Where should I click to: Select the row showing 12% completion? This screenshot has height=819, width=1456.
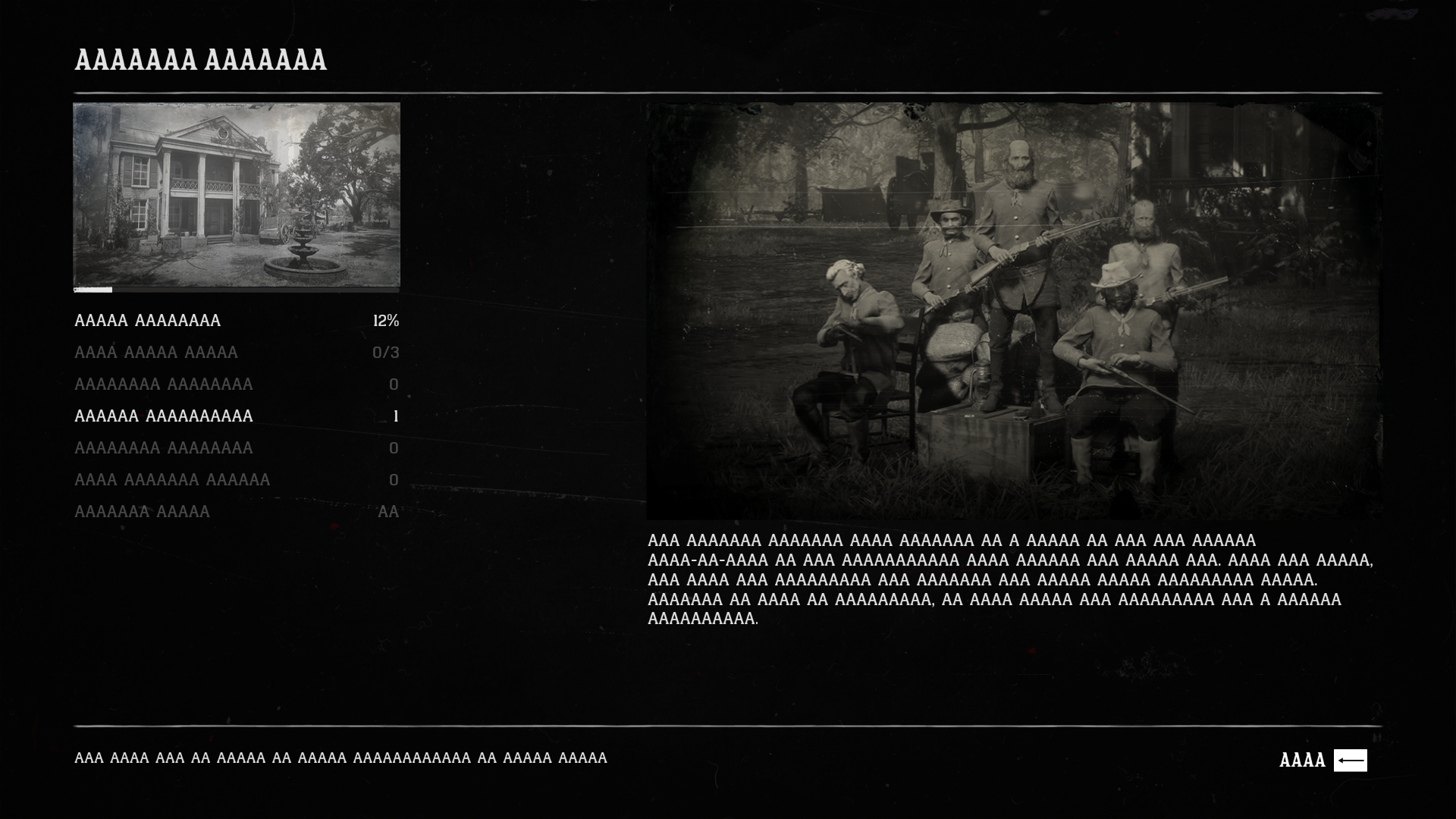click(236, 321)
